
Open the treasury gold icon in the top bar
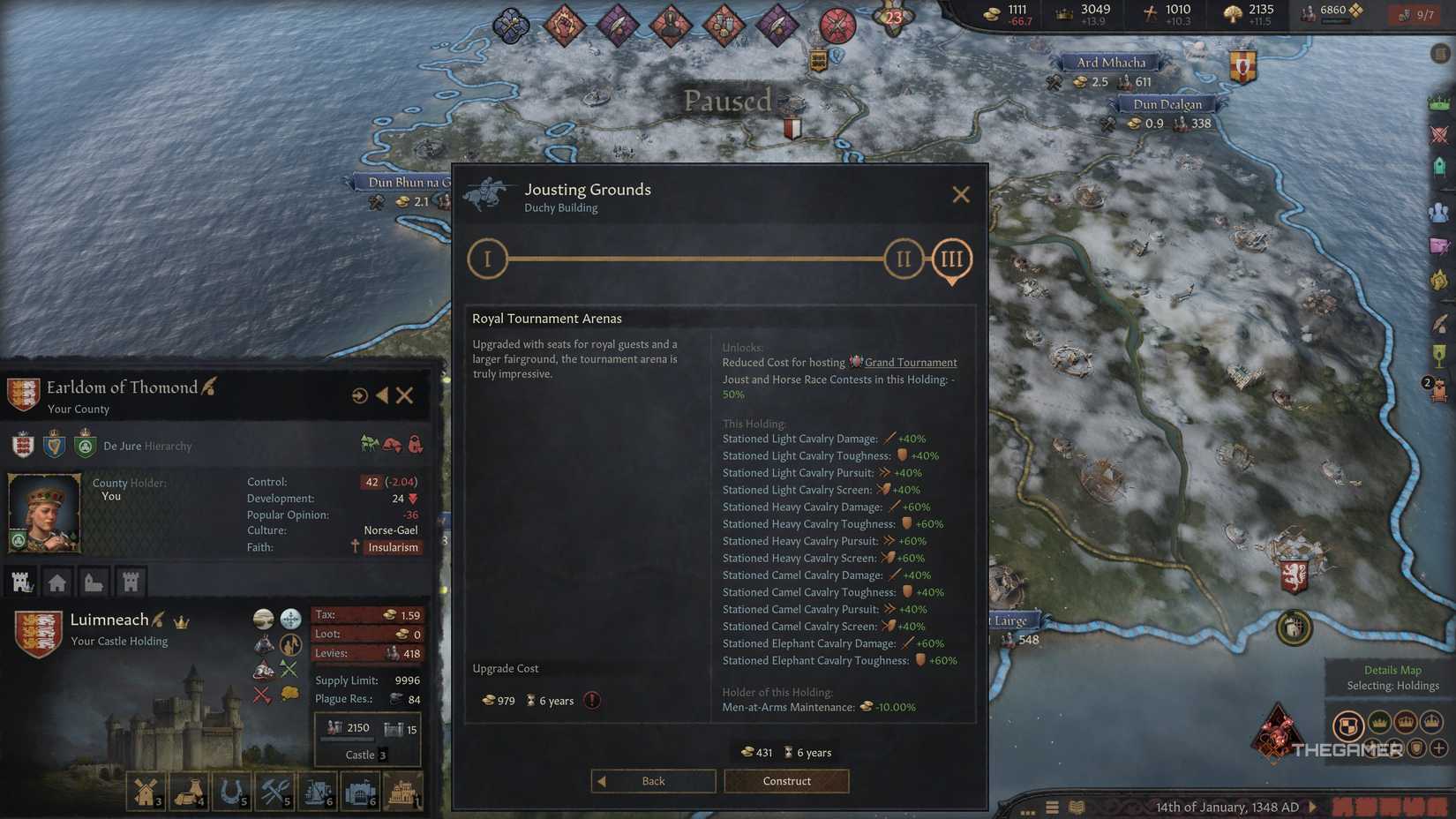point(990,13)
